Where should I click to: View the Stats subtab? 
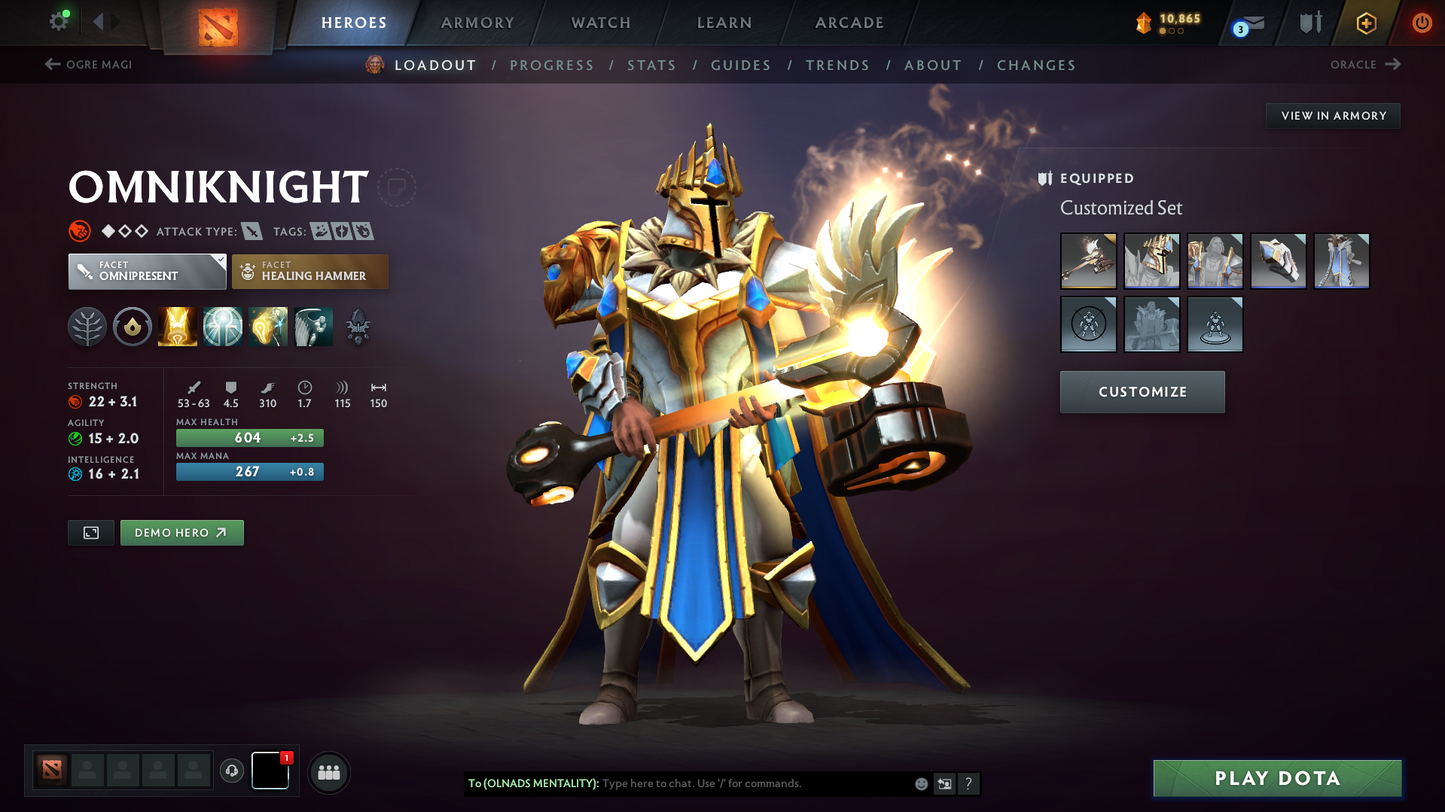click(651, 65)
